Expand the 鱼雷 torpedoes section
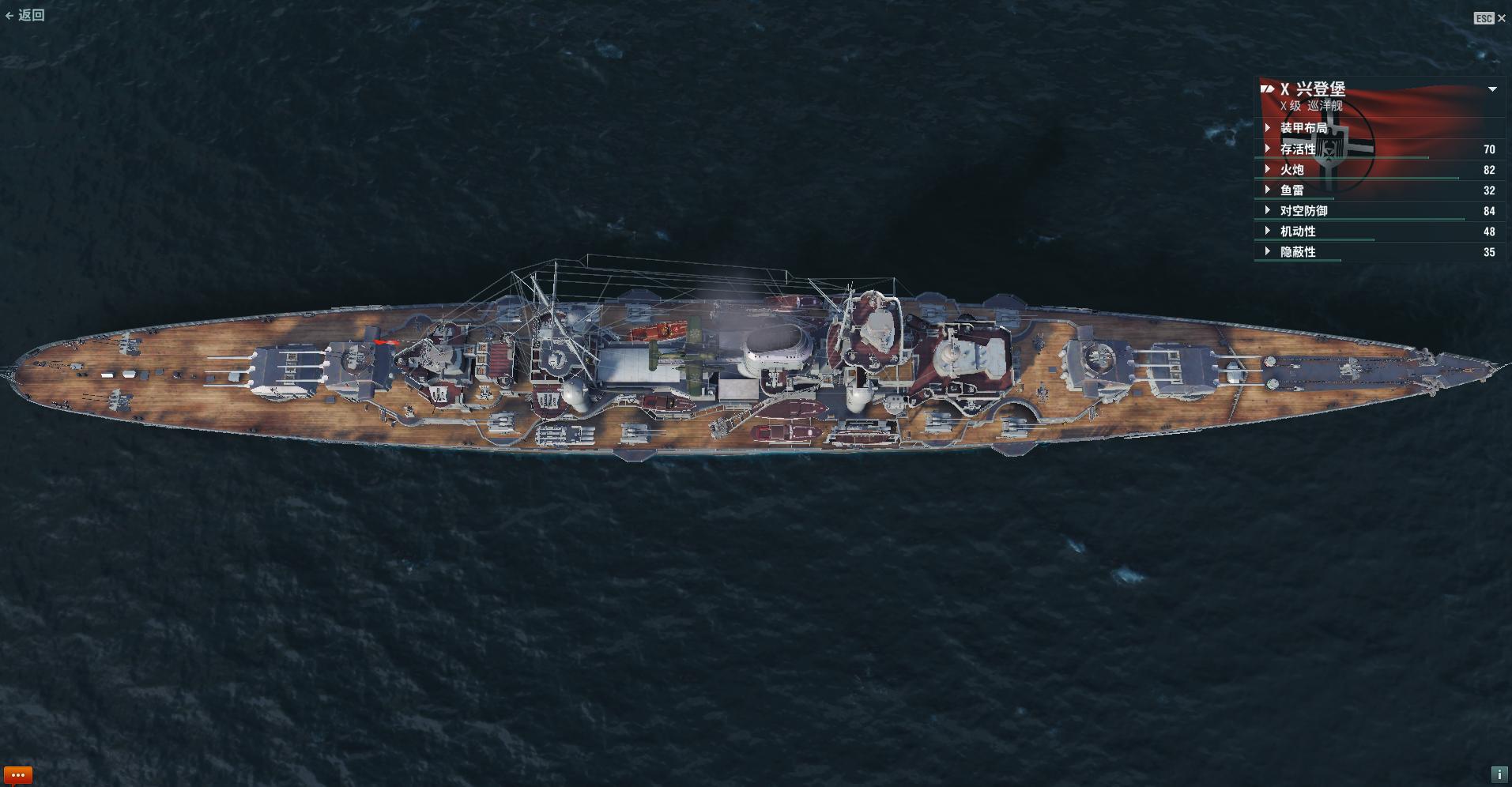 click(1291, 190)
